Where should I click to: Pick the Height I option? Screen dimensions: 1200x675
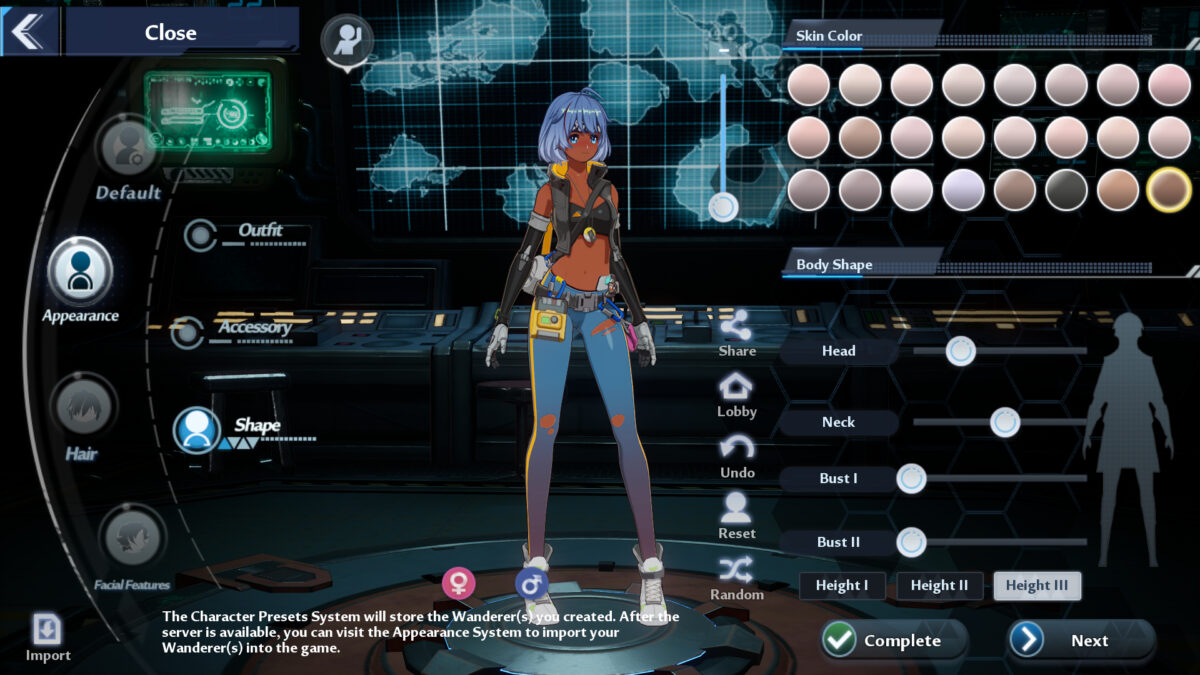click(841, 586)
